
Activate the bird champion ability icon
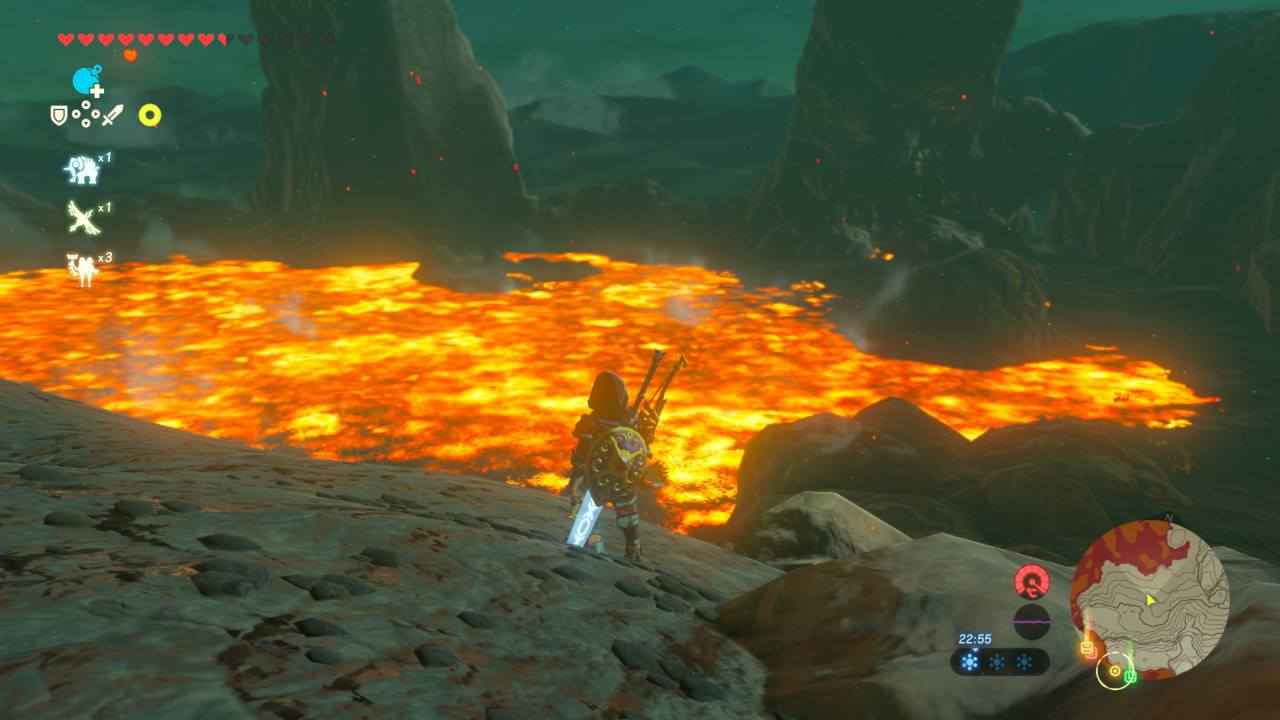coord(82,216)
